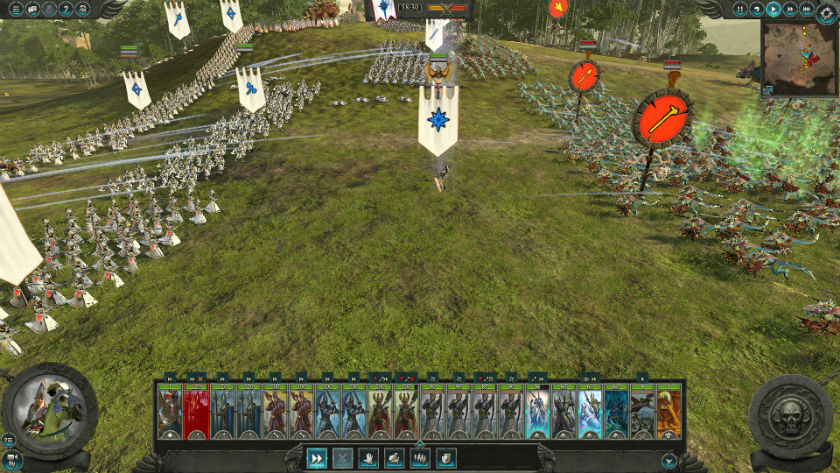
Task: Select the first unit card in army panel
Action: 170,412
